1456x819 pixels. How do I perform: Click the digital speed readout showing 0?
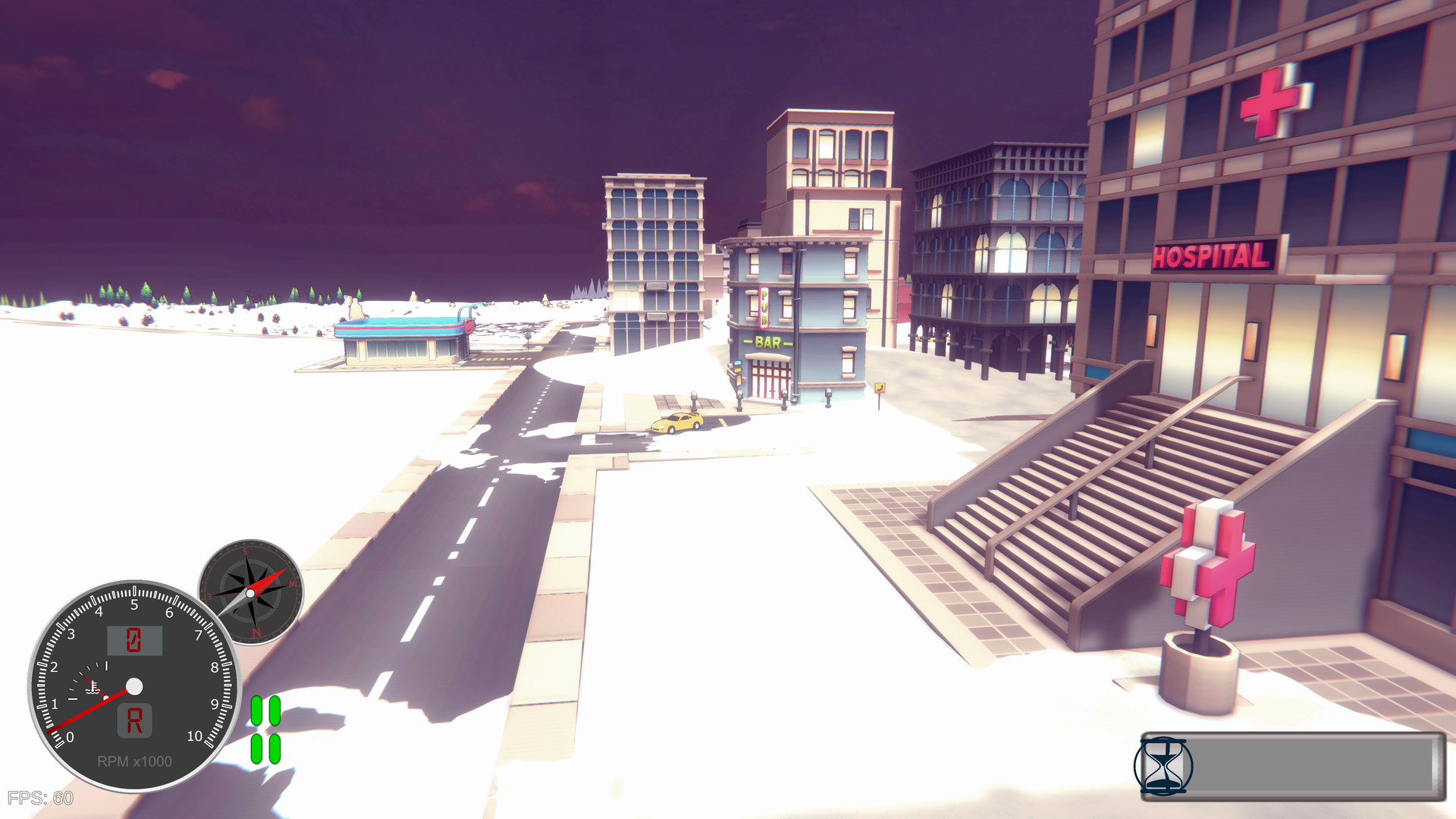(135, 641)
